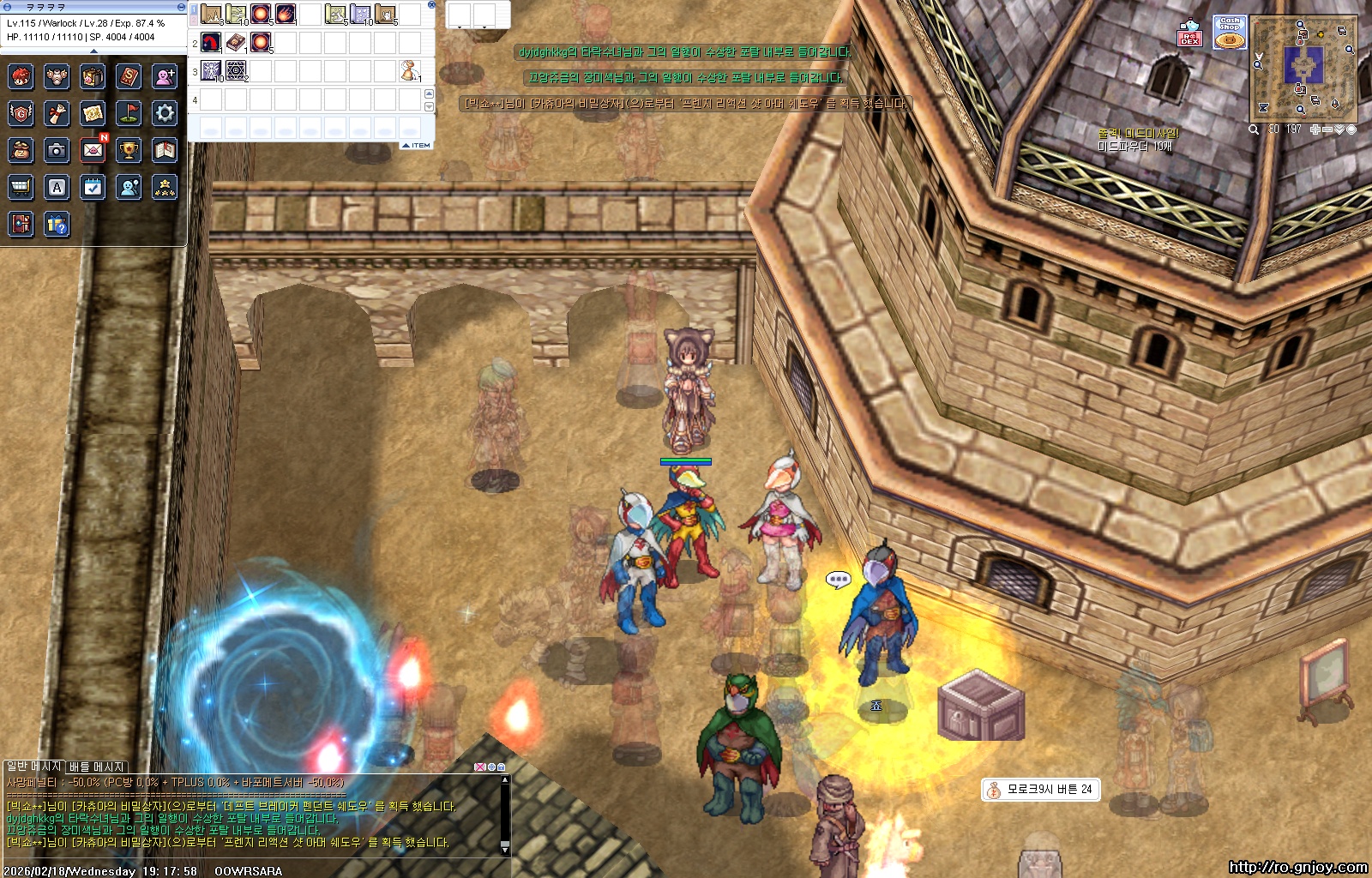This screenshot has width=1372, height=878.
Task: Zoom in the minimap with the plus button
Action: pos(1315,129)
